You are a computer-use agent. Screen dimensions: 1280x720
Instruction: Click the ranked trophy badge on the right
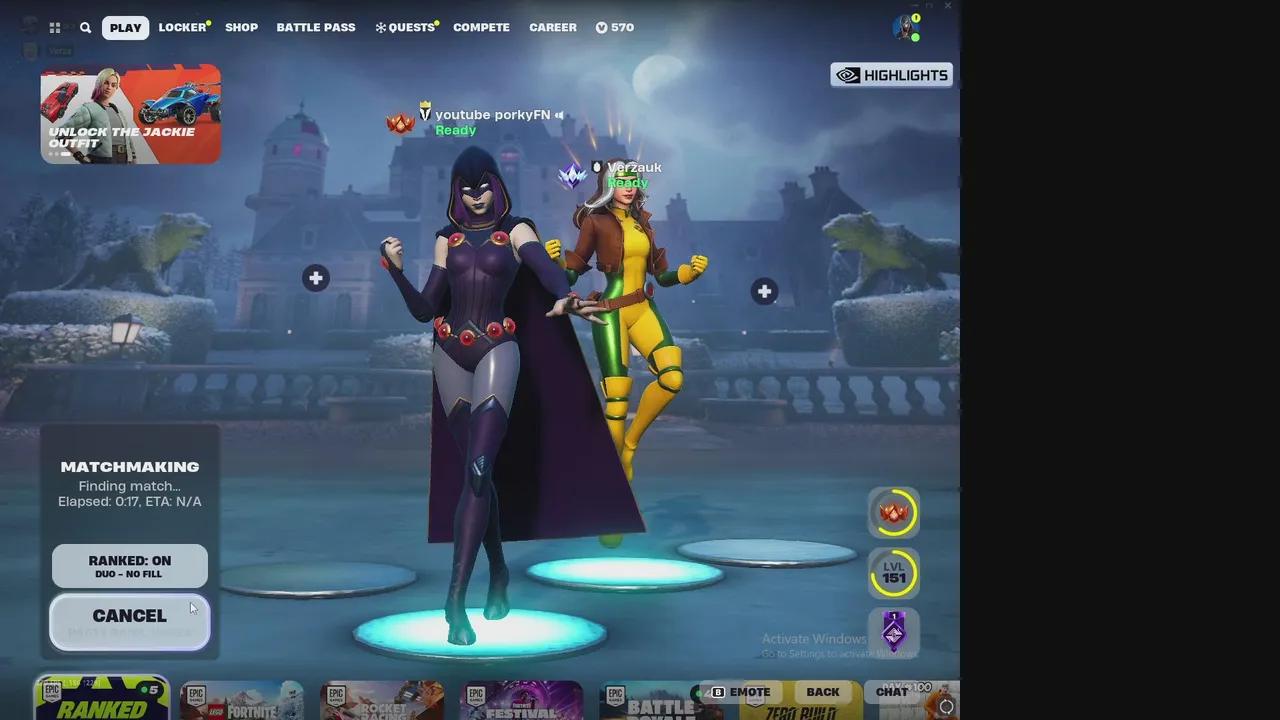[x=893, y=512]
